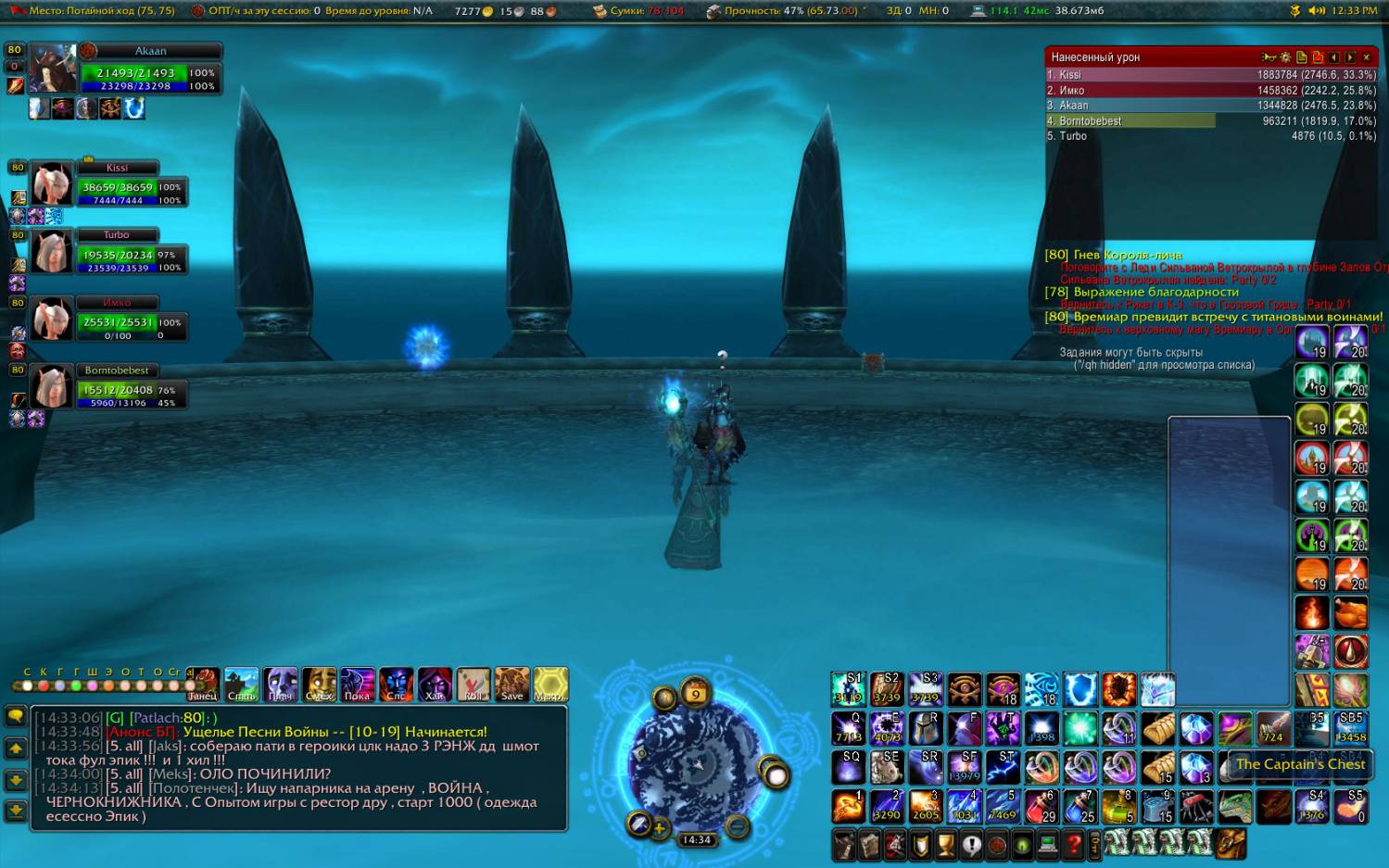
Task: Use the Танец emote button
Action: 203,685
